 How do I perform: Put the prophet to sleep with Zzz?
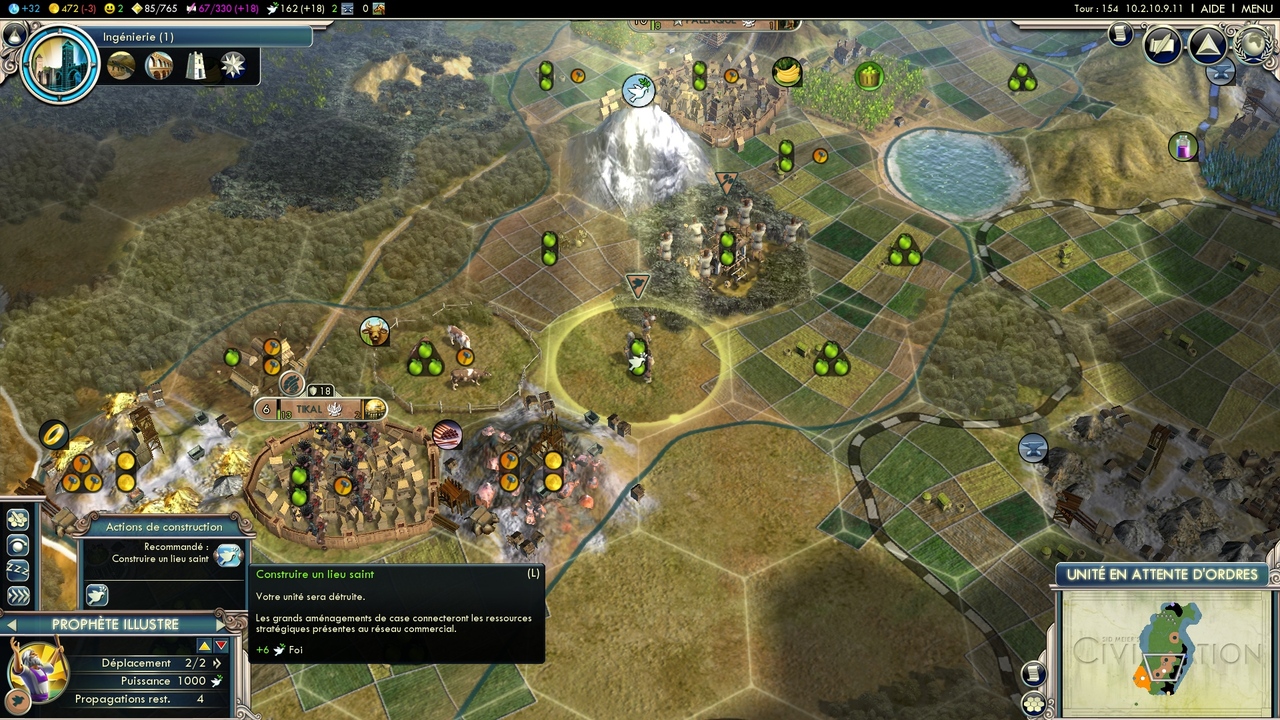click(x=18, y=570)
